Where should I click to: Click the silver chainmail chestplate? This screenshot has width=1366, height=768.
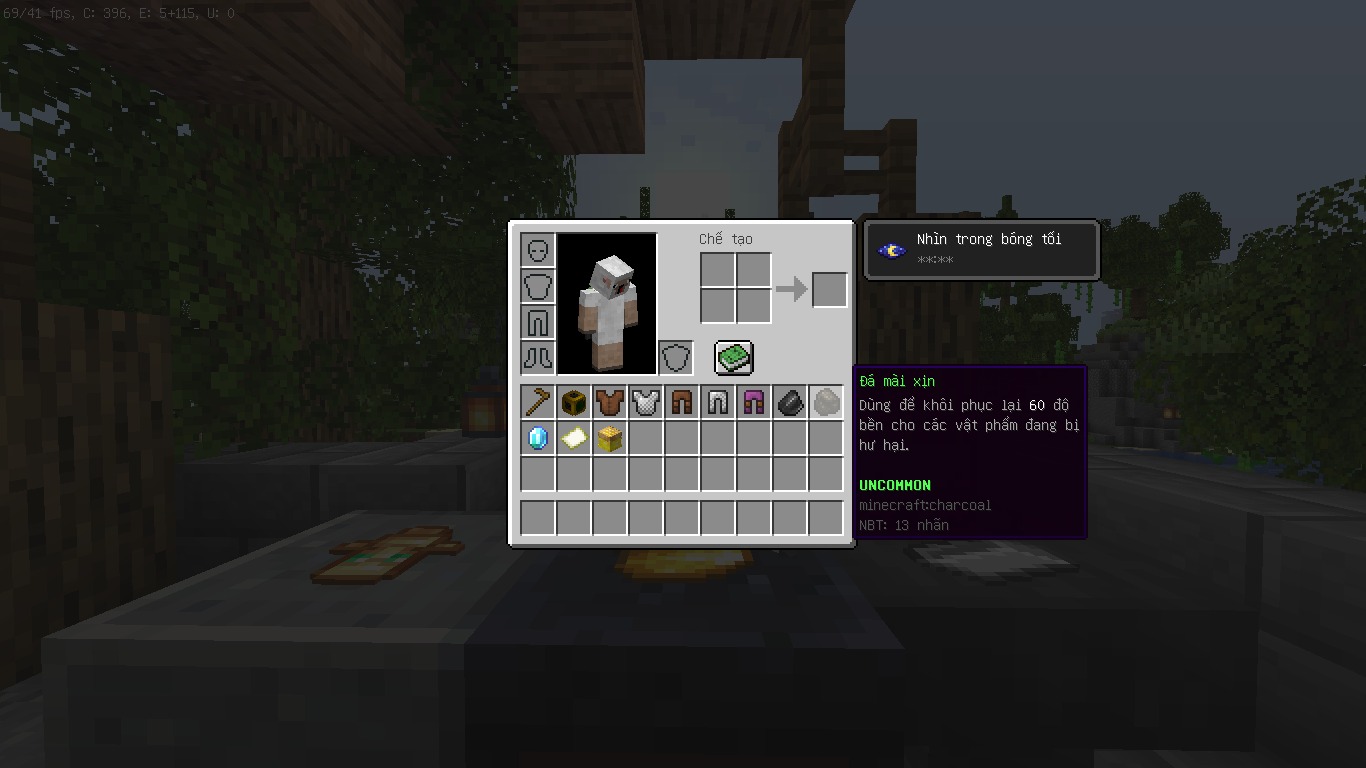point(646,402)
